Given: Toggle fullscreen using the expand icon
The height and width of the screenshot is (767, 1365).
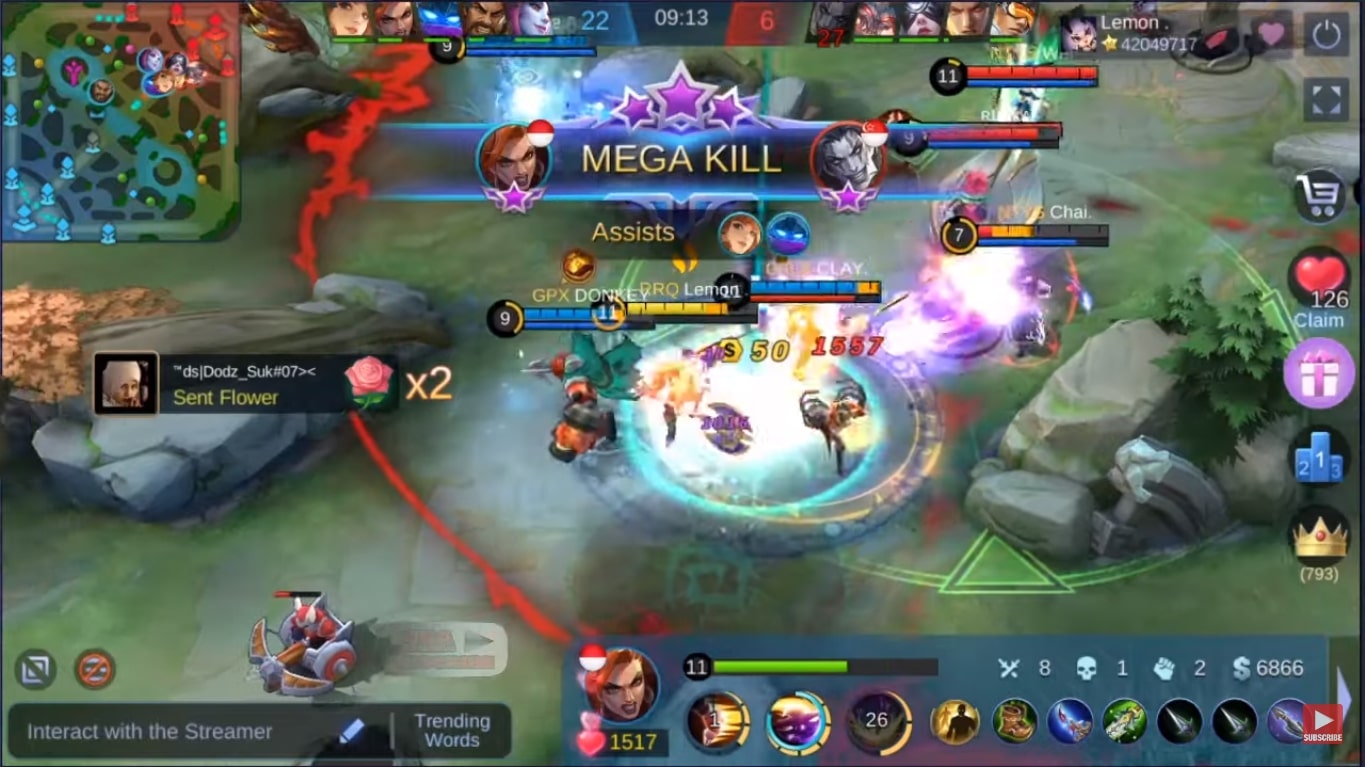Looking at the screenshot, I should tap(1326, 98).
